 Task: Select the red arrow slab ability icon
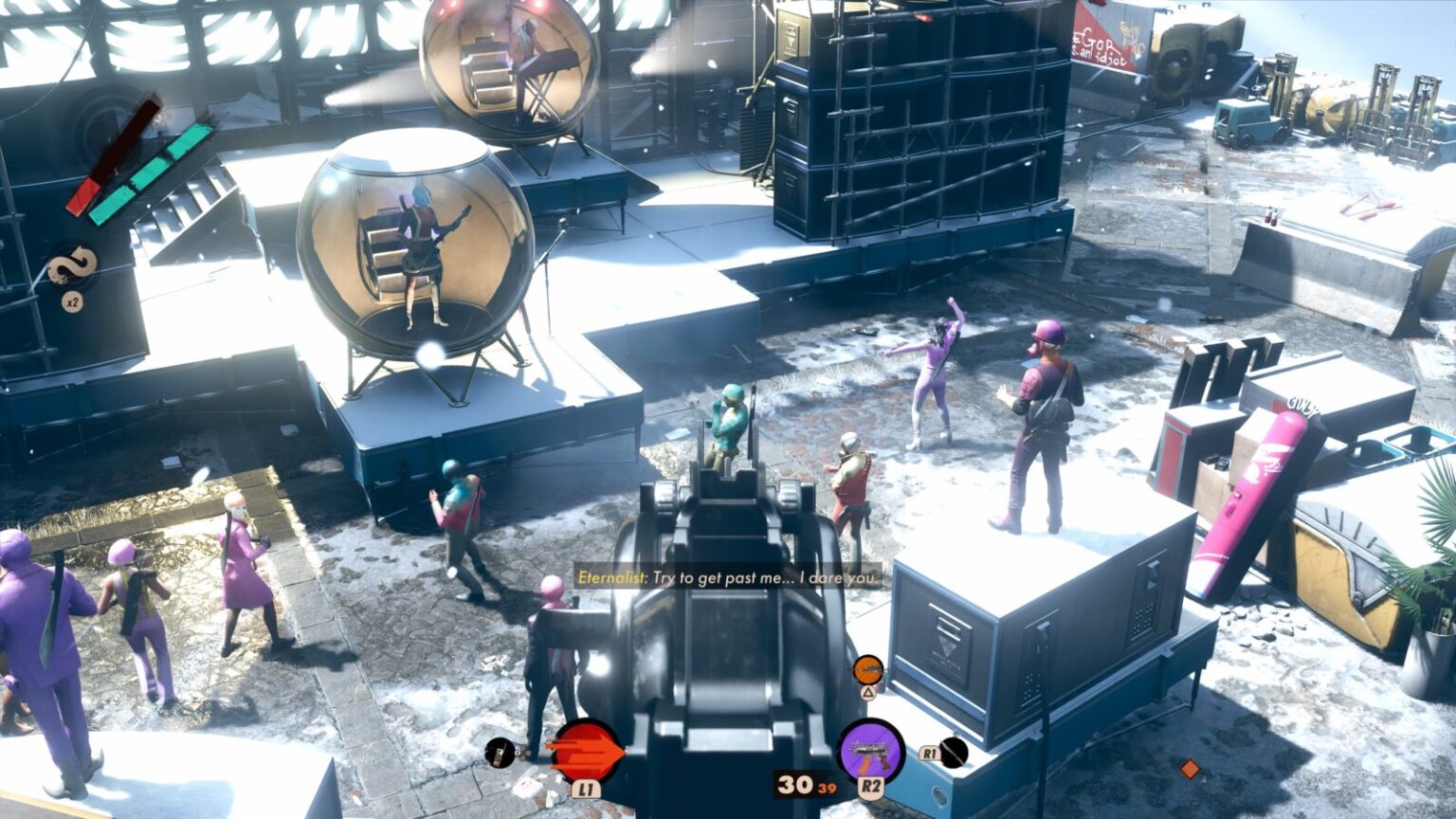(586, 752)
